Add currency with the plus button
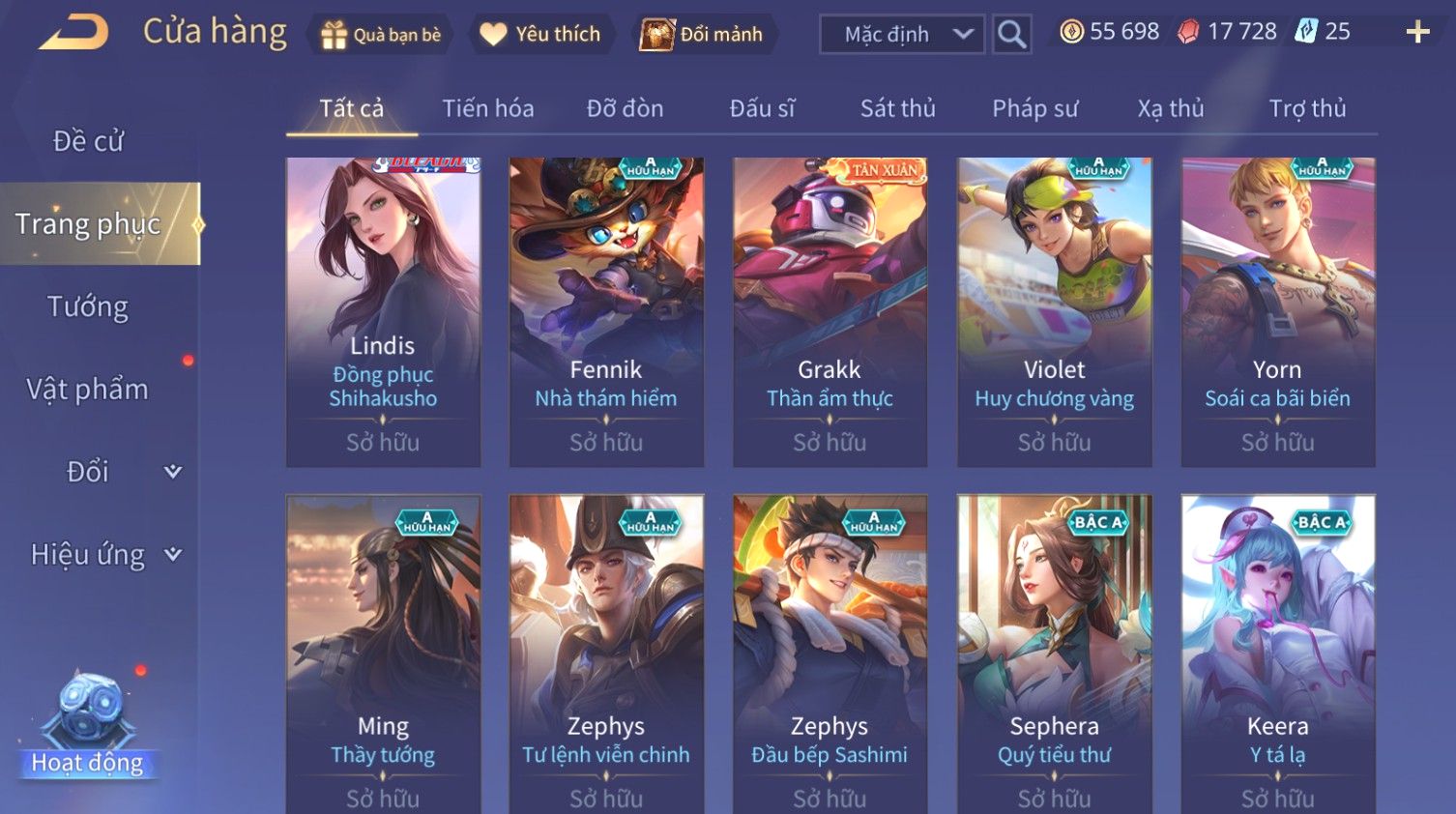Image resolution: width=1456 pixels, height=814 pixels. coord(1417,33)
